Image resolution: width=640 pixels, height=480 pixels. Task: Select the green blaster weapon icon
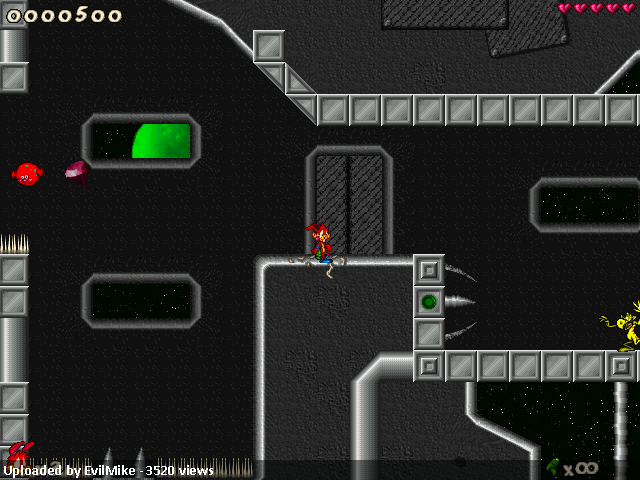click(553, 466)
